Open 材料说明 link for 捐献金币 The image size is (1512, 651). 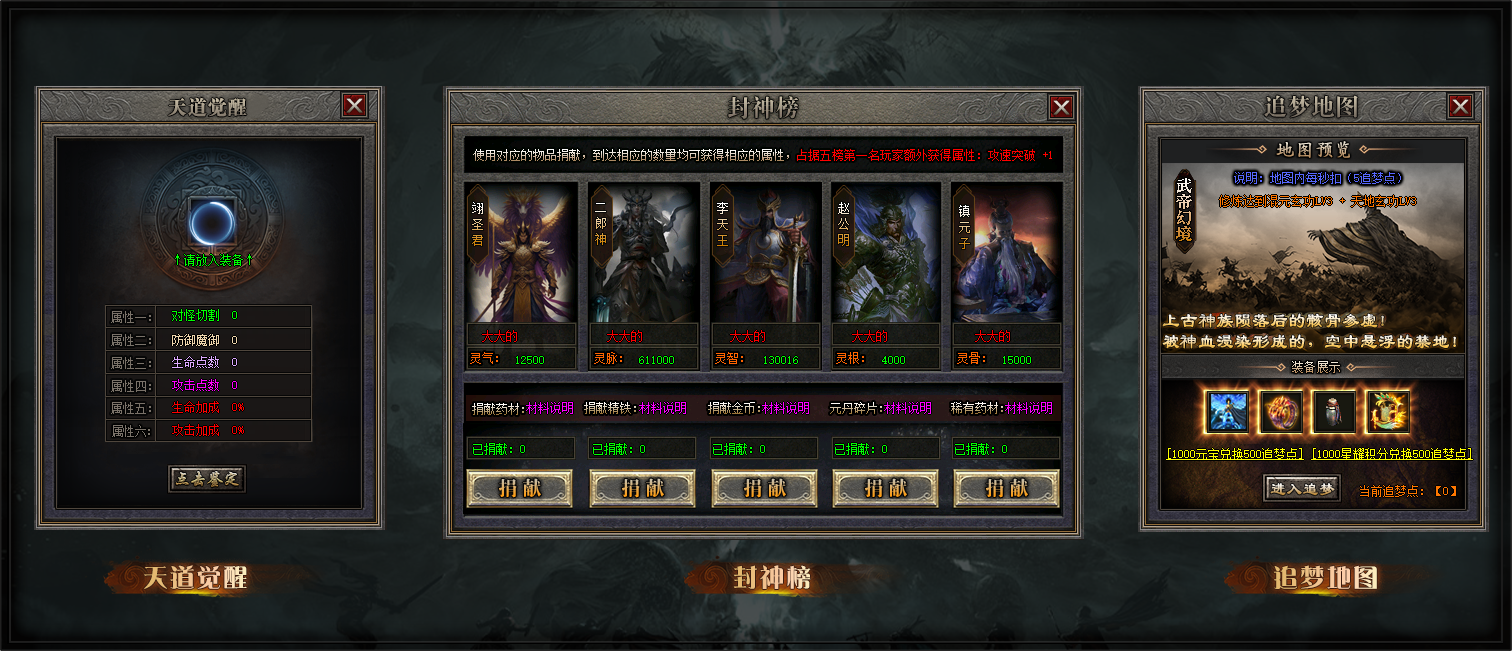(x=786, y=408)
